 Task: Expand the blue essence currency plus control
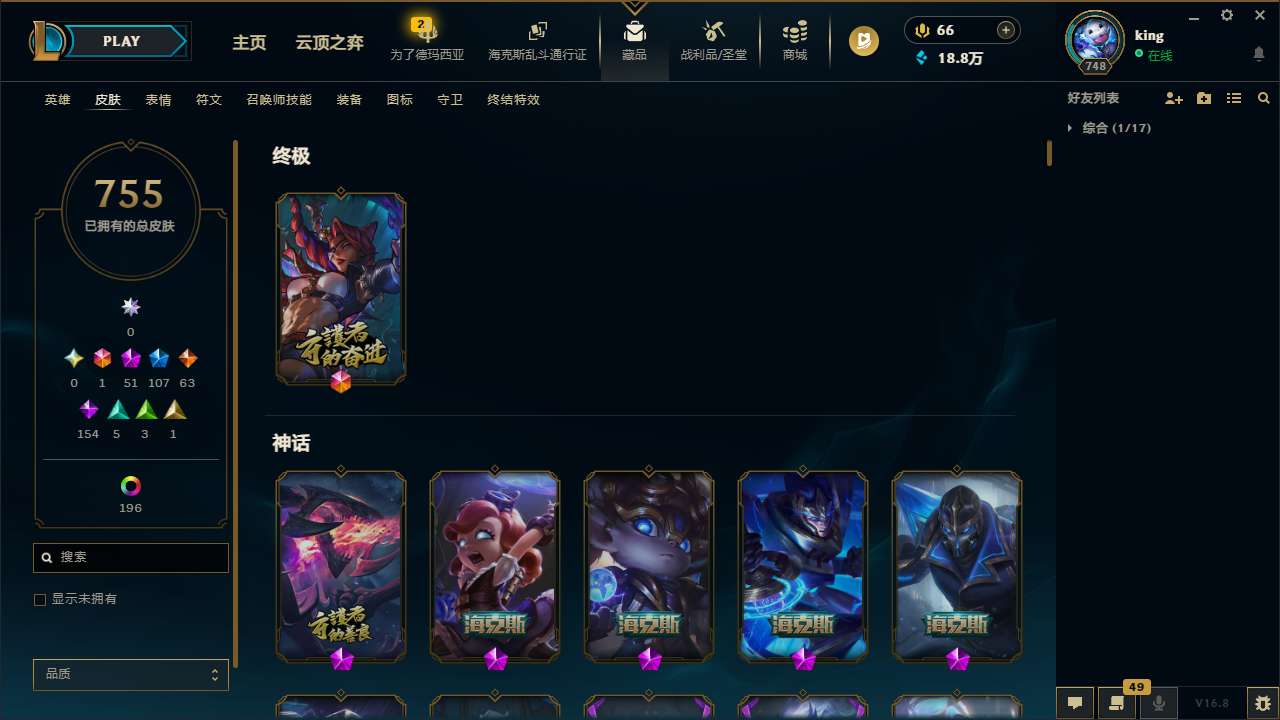(x=1004, y=30)
